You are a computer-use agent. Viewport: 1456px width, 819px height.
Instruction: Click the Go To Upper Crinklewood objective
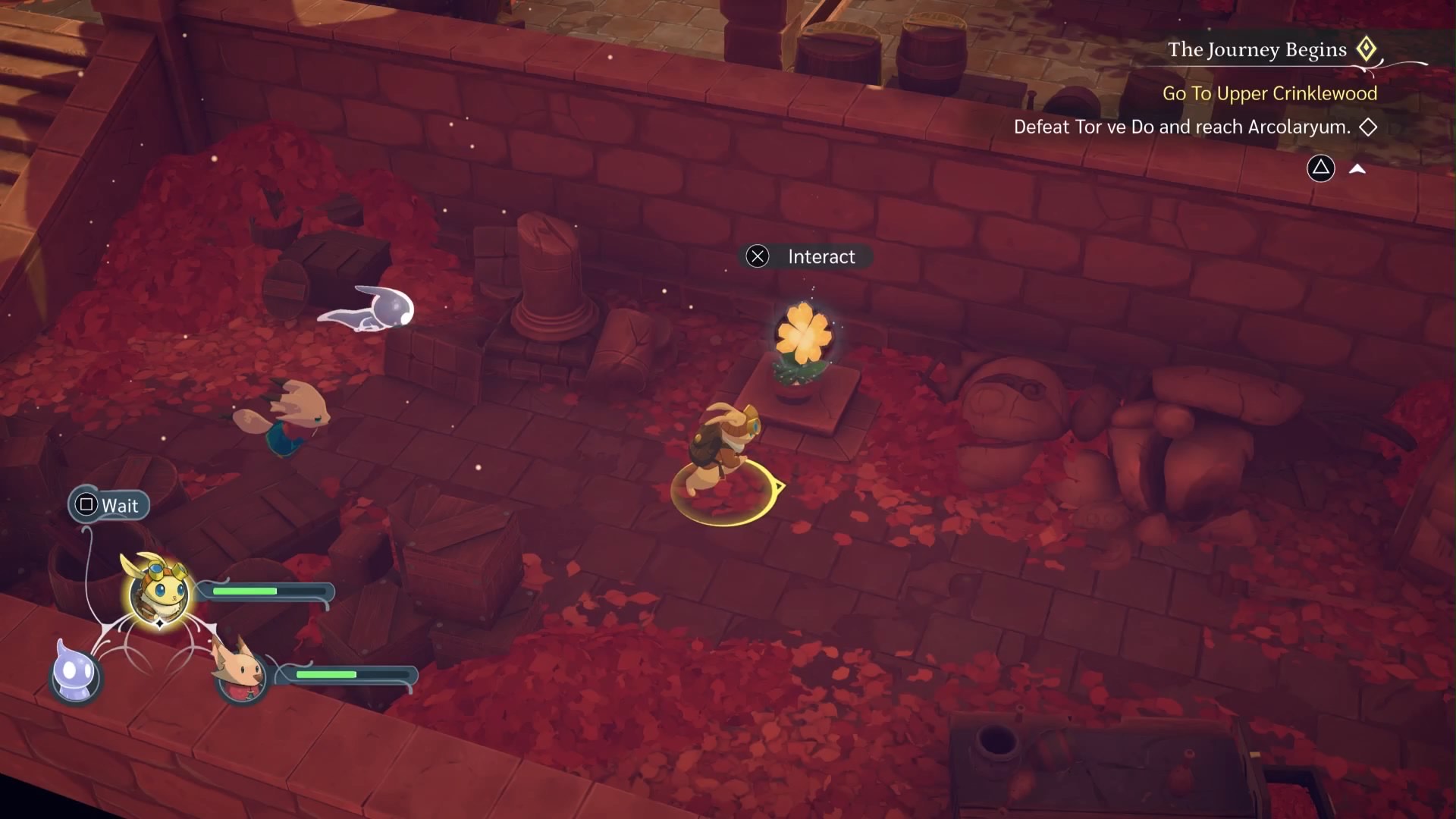click(1269, 93)
